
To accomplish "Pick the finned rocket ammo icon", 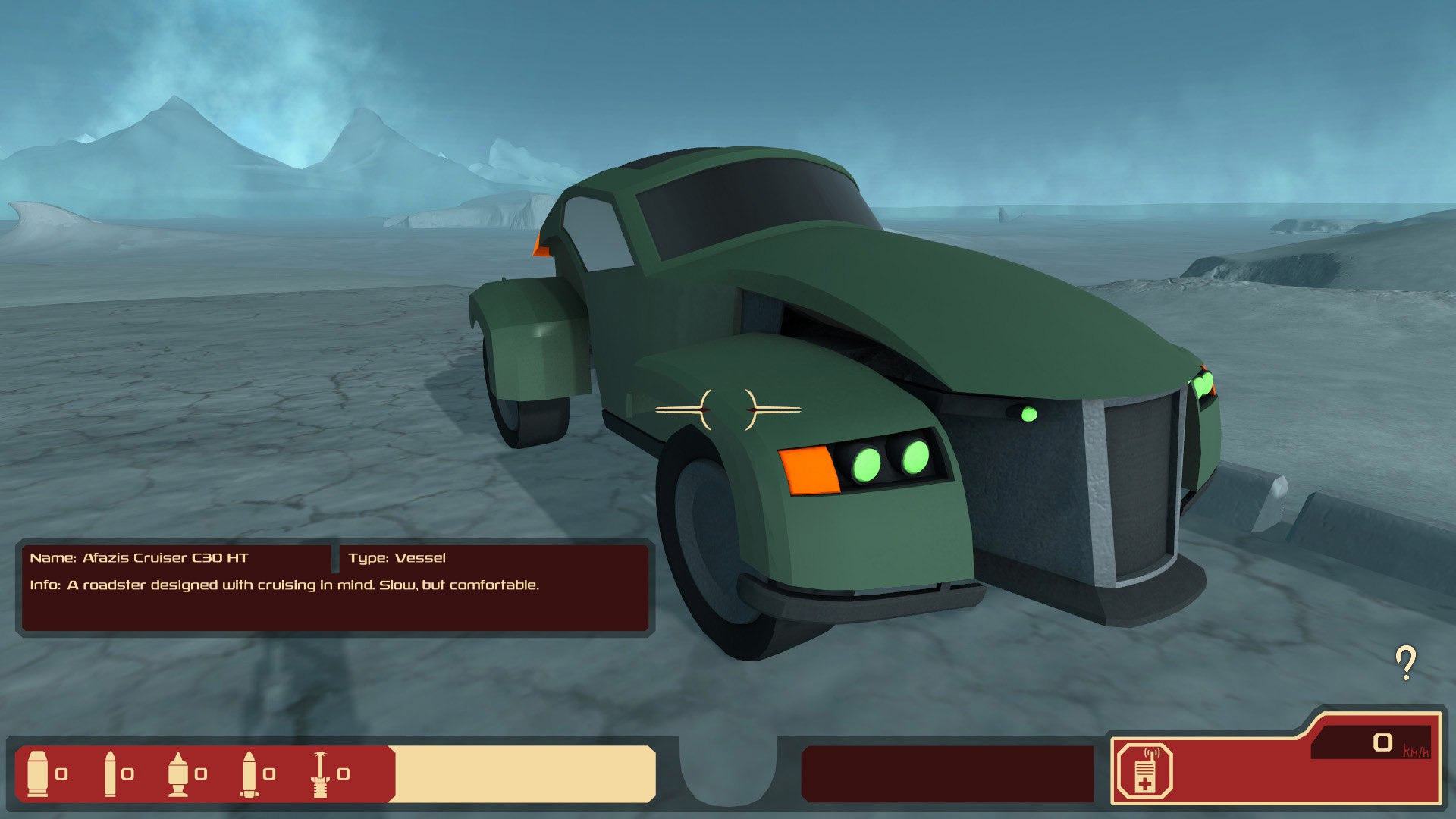I will 249,773.
